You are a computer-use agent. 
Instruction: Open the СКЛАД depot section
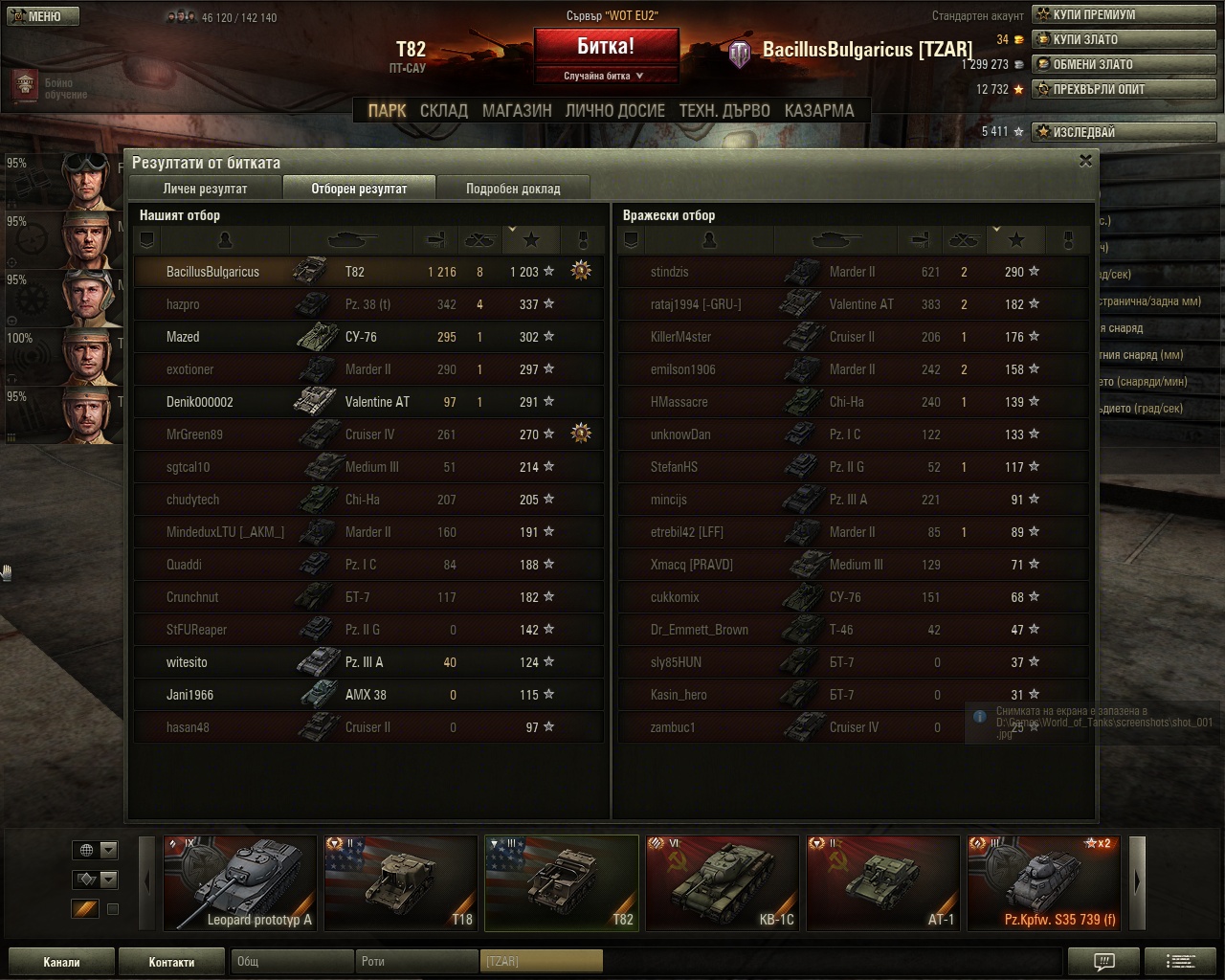444,111
